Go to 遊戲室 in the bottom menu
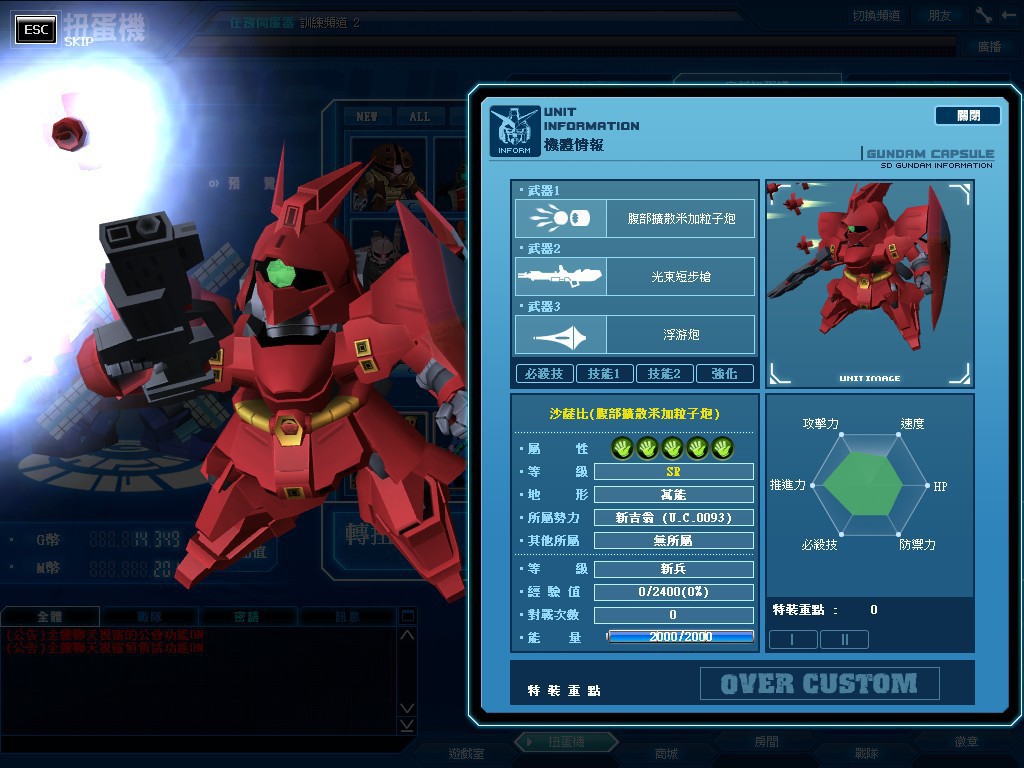Viewport: 1024px width, 768px height. tap(466, 753)
